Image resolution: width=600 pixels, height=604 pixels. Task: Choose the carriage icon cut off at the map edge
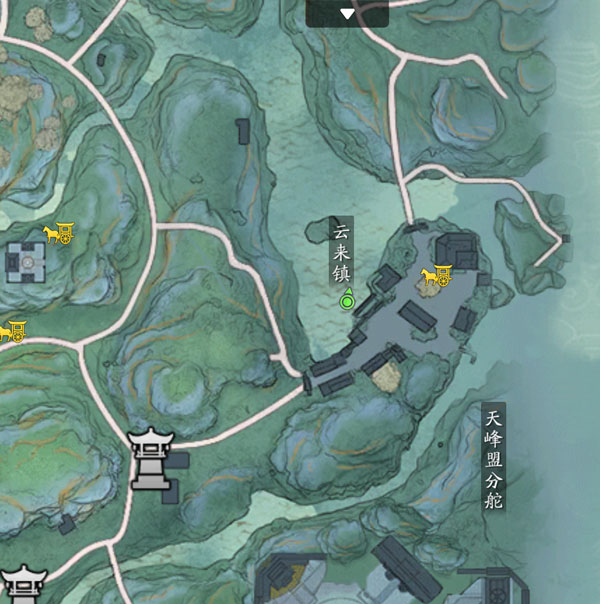pyautogui.click(x=11, y=329)
